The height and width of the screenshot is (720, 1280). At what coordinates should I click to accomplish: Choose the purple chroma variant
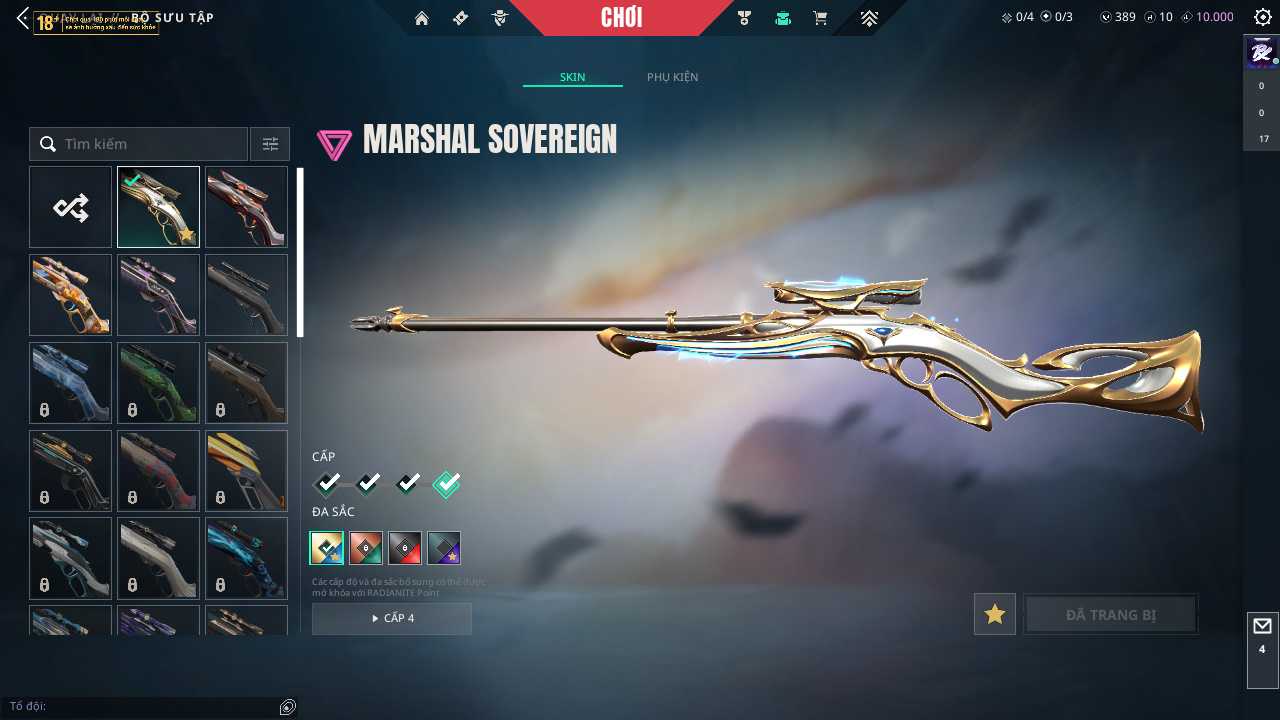444,548
